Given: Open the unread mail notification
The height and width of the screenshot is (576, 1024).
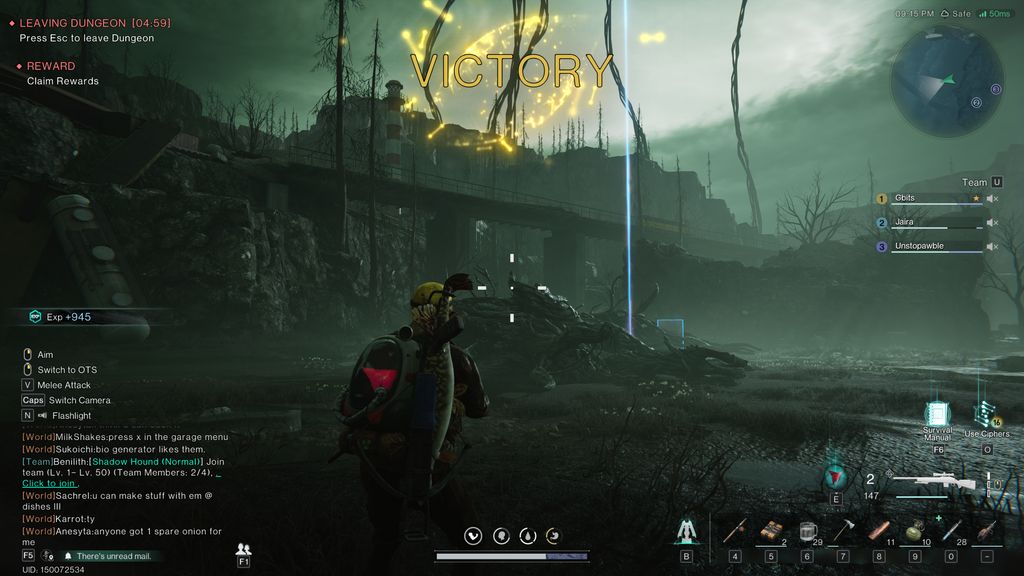Looking at the screenshot, I should (113, 556).
